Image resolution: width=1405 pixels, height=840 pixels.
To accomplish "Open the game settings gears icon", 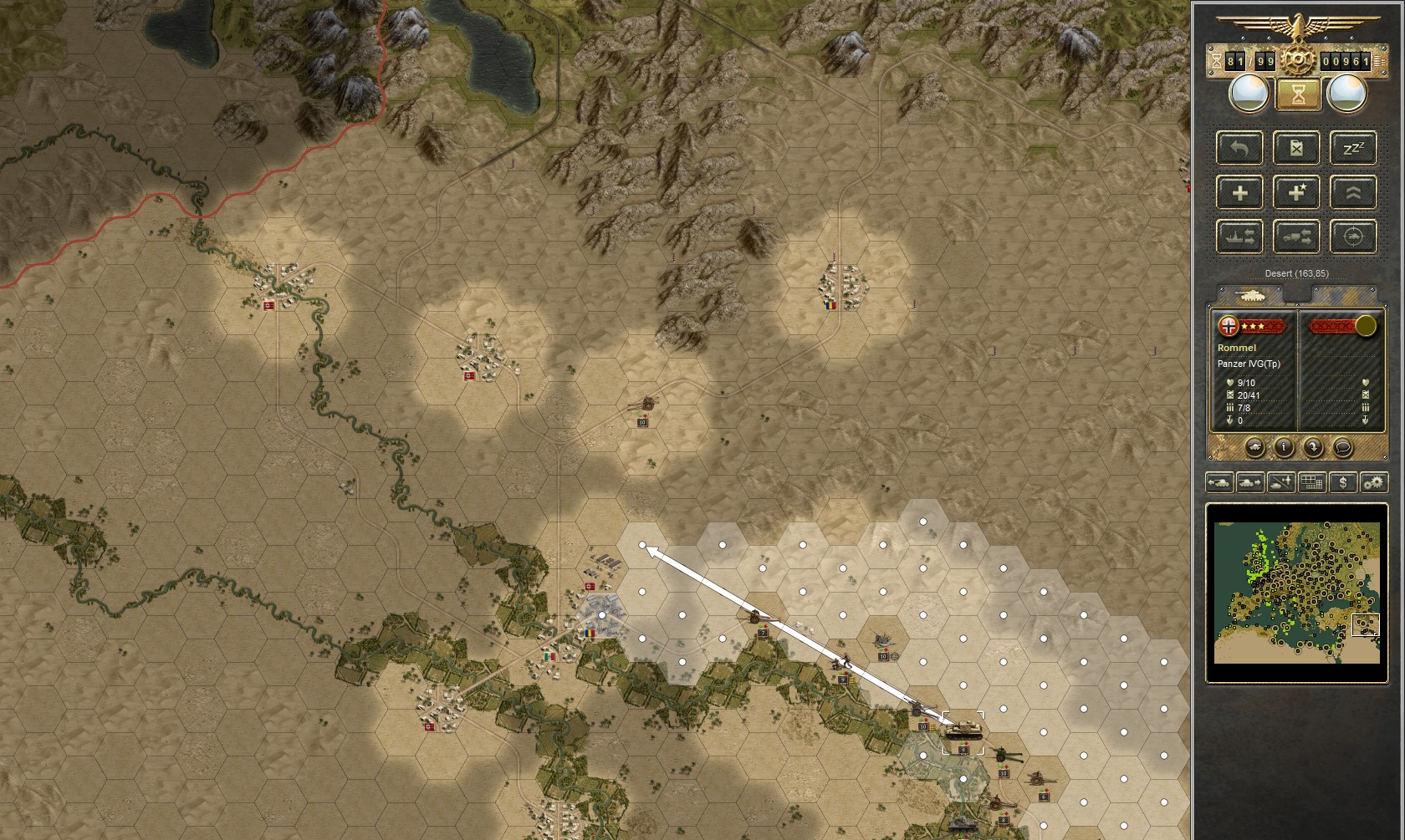I will (x=1376, y=483).
